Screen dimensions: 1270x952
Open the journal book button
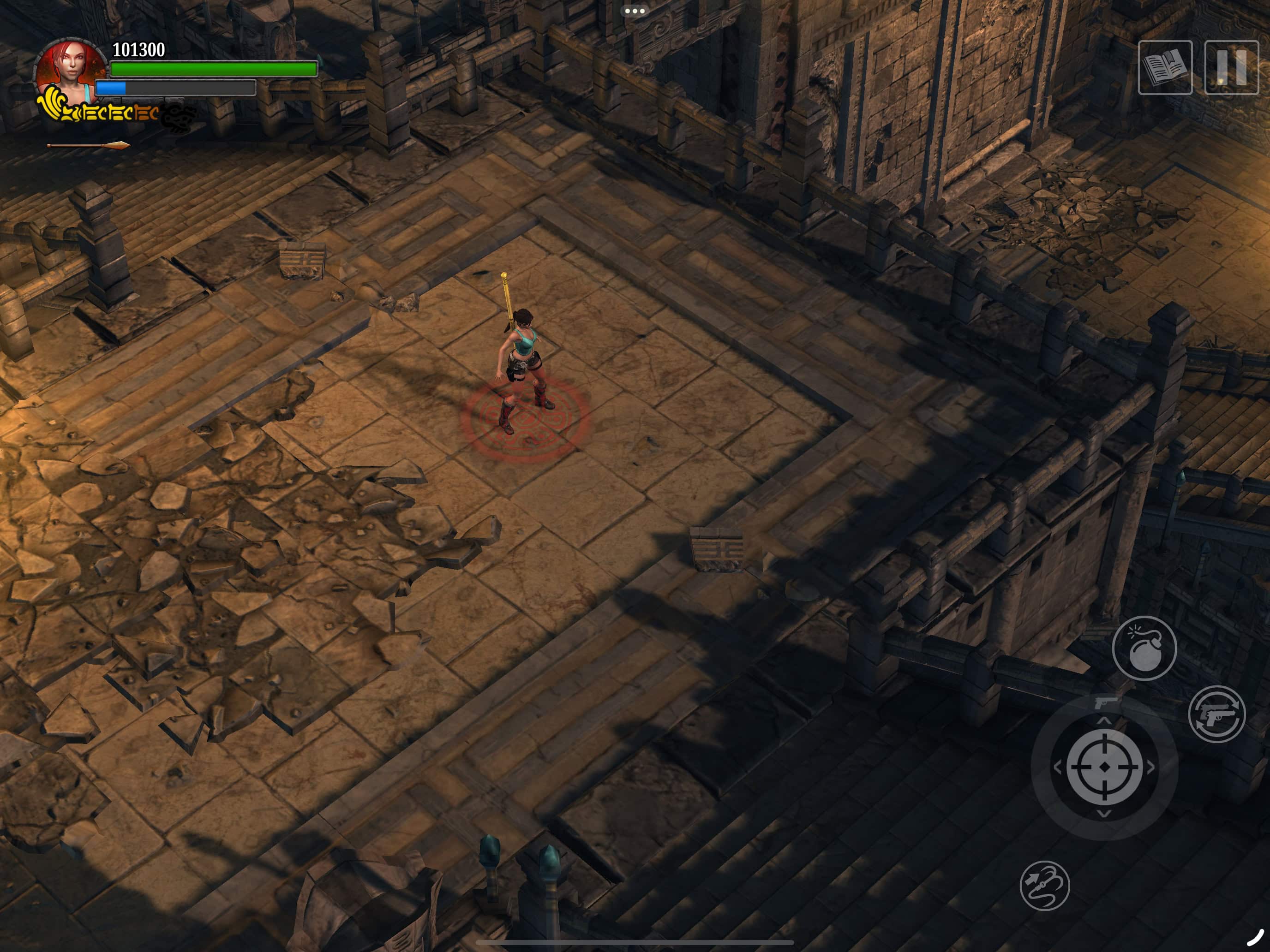1165,68
